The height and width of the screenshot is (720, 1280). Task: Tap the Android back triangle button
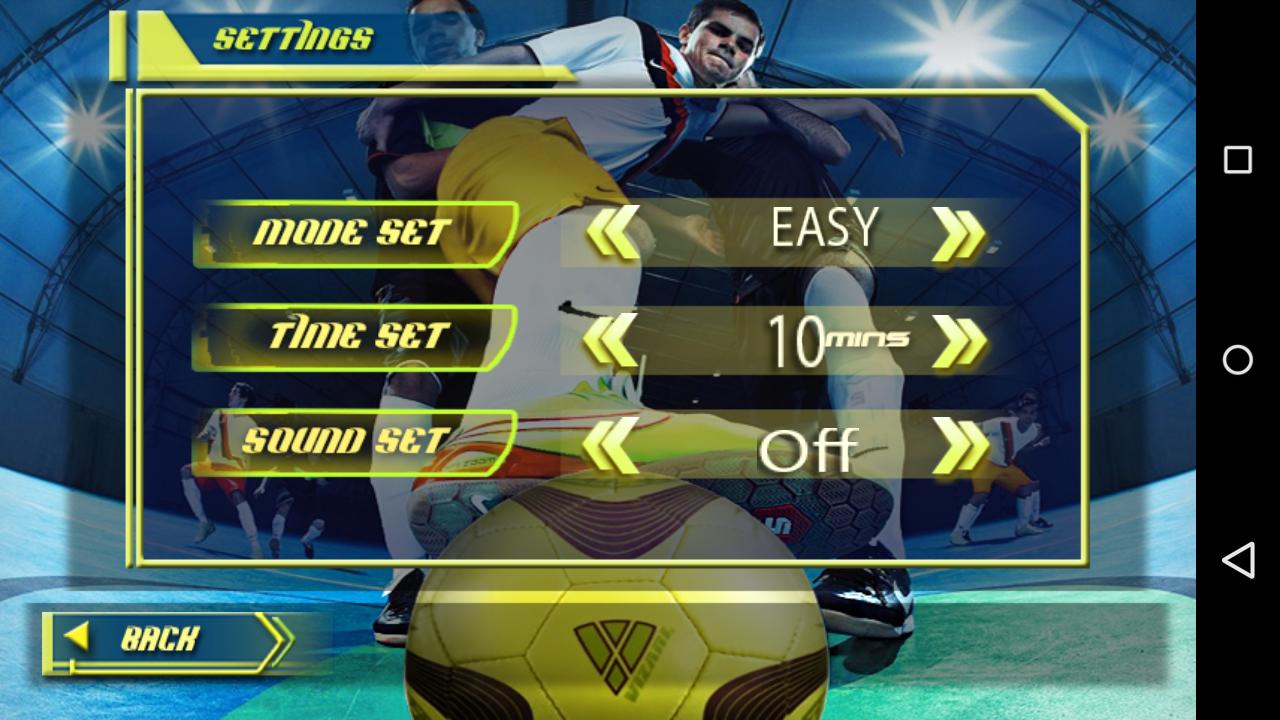click(x=1238, y=560)
